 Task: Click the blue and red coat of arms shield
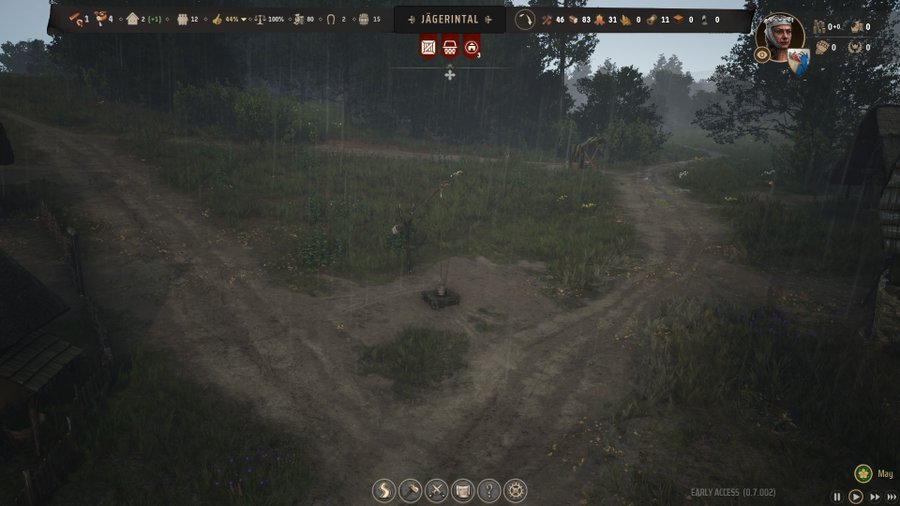click(x=798, y=64)
